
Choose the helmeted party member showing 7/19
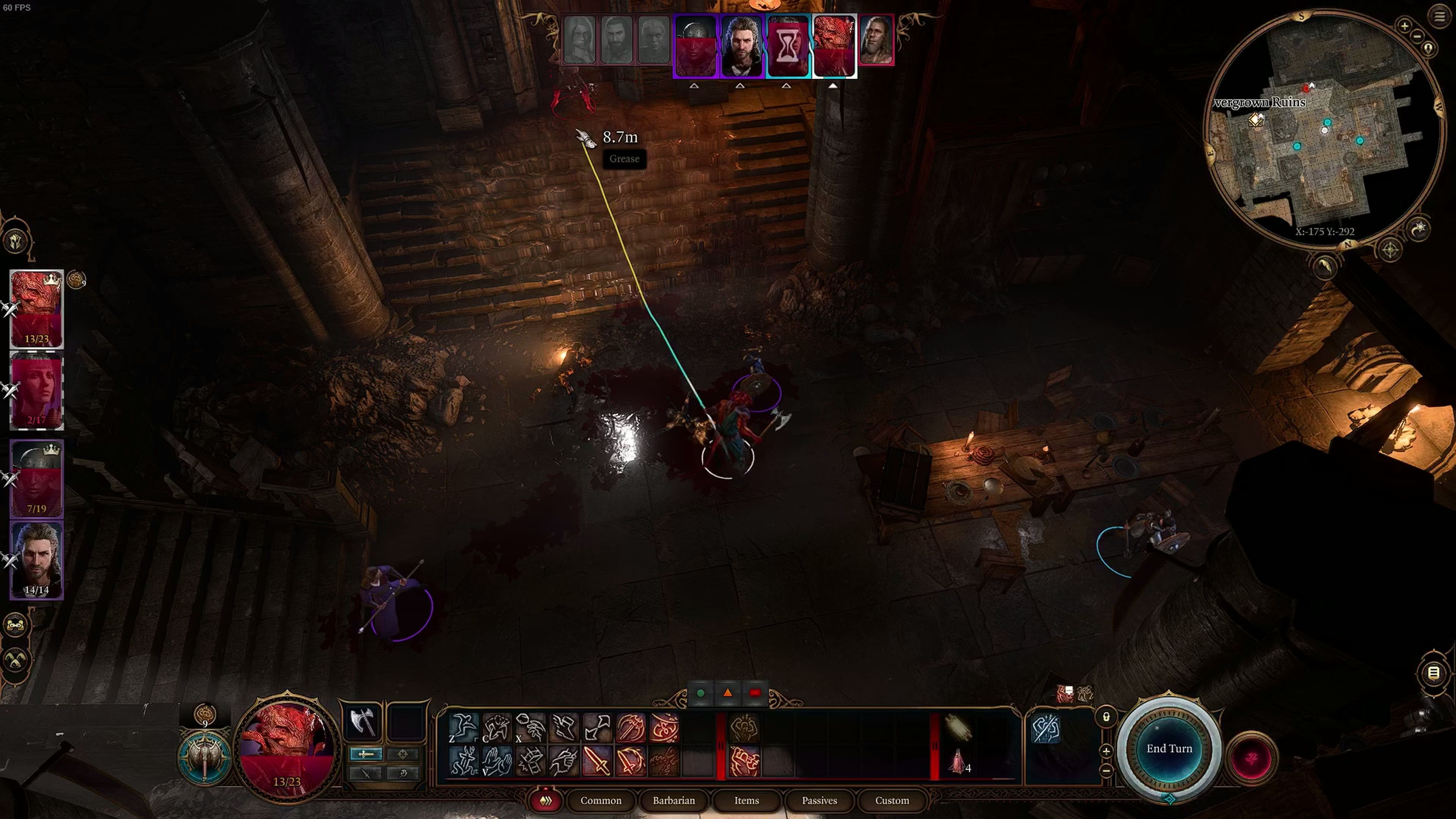click(x=37, y=478)
